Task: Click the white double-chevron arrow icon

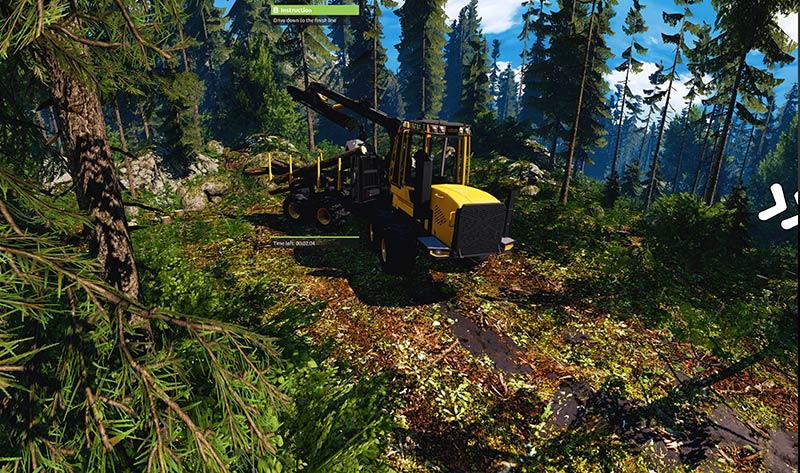Action: (x=778, y=206)
